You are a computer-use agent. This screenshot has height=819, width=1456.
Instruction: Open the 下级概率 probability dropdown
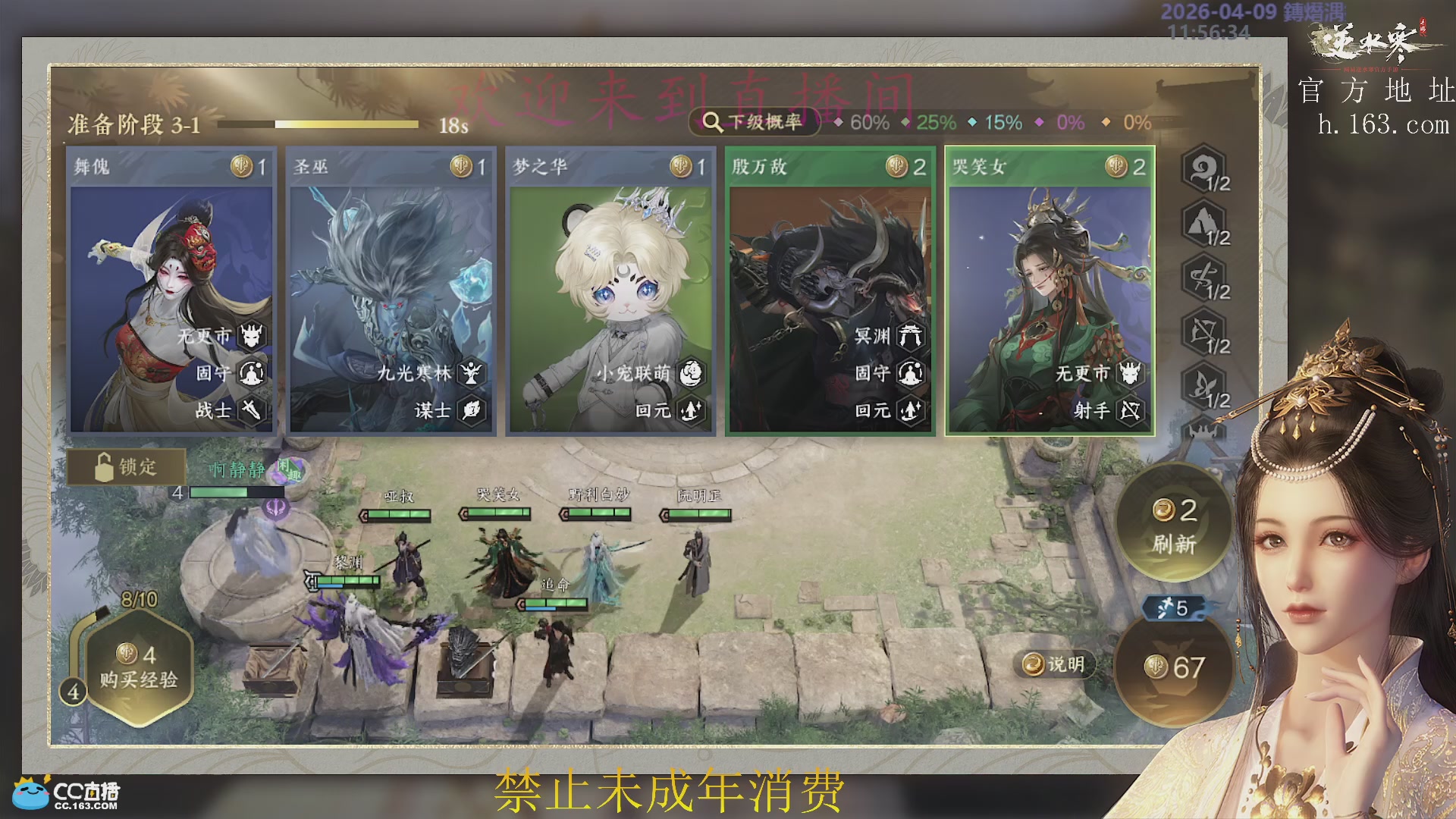coord(755,121)
